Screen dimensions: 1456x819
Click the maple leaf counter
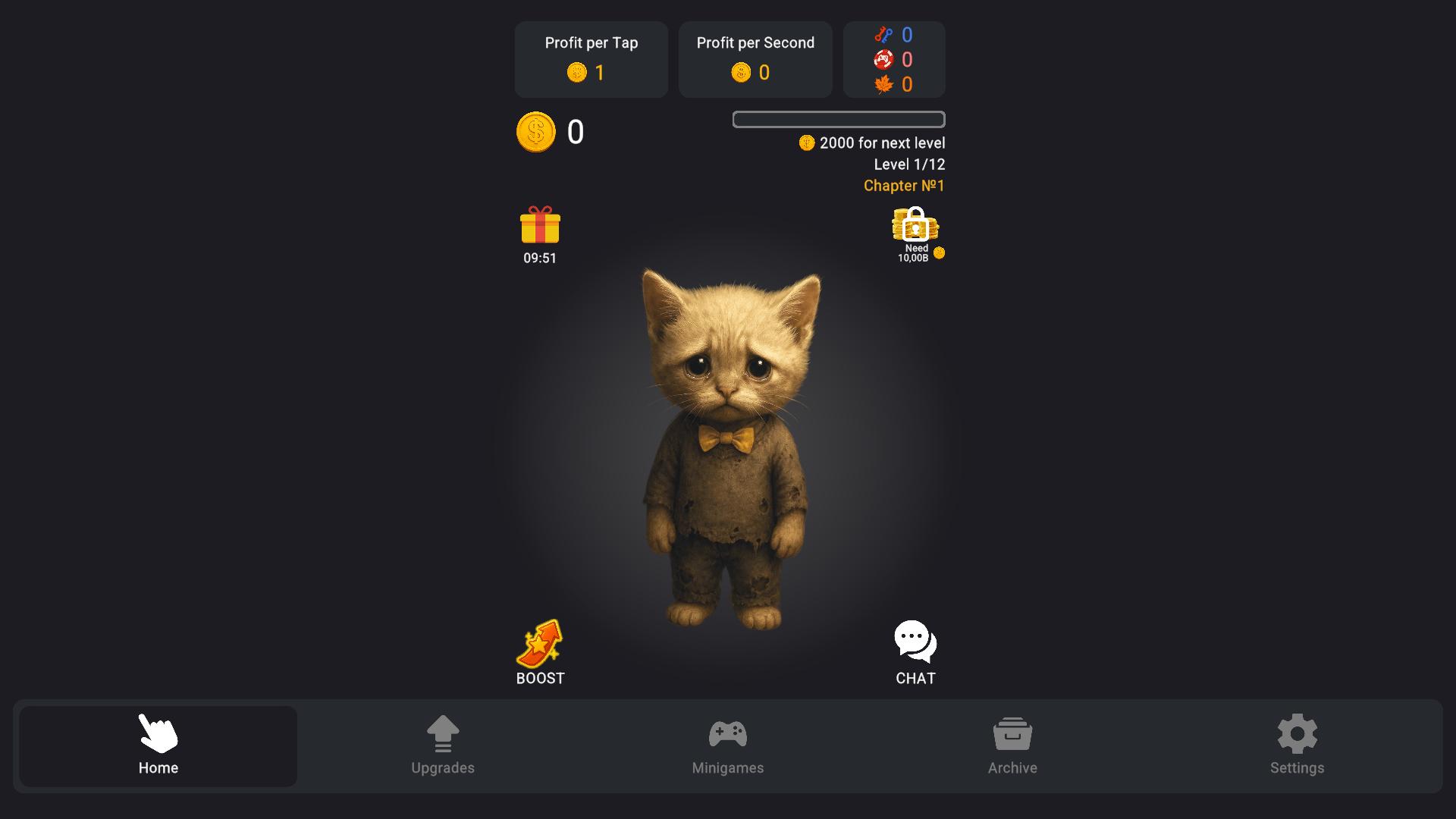[x=884, y=84]
